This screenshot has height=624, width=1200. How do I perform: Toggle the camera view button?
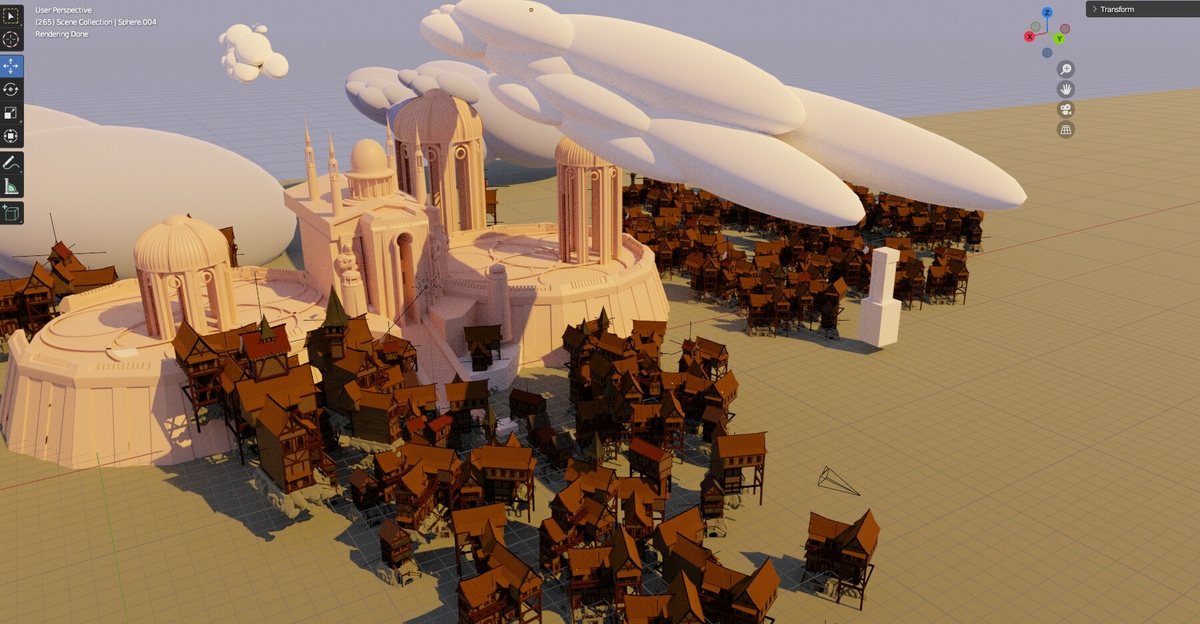1066,109
